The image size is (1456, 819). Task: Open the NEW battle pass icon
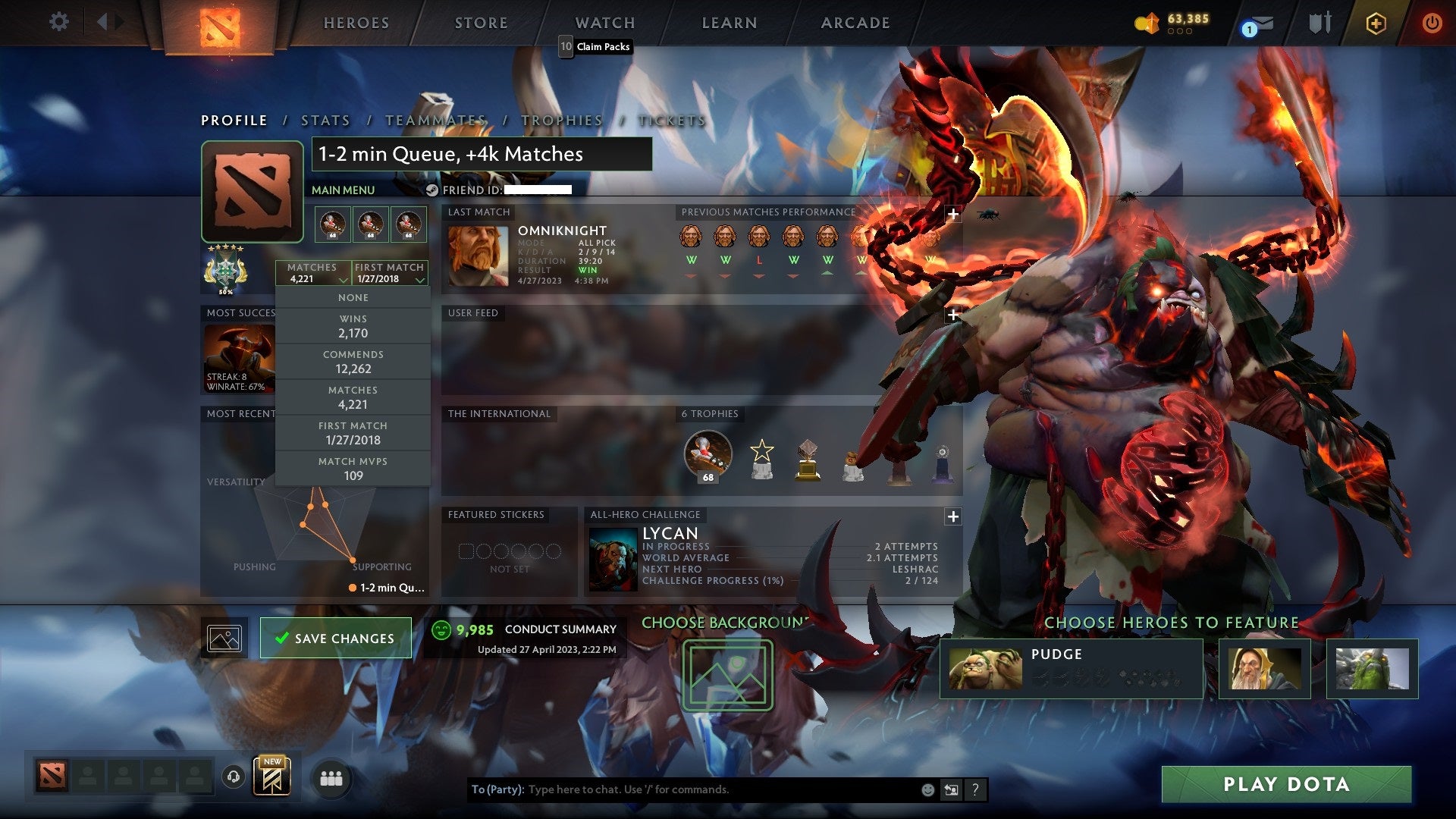coord(273,775)
